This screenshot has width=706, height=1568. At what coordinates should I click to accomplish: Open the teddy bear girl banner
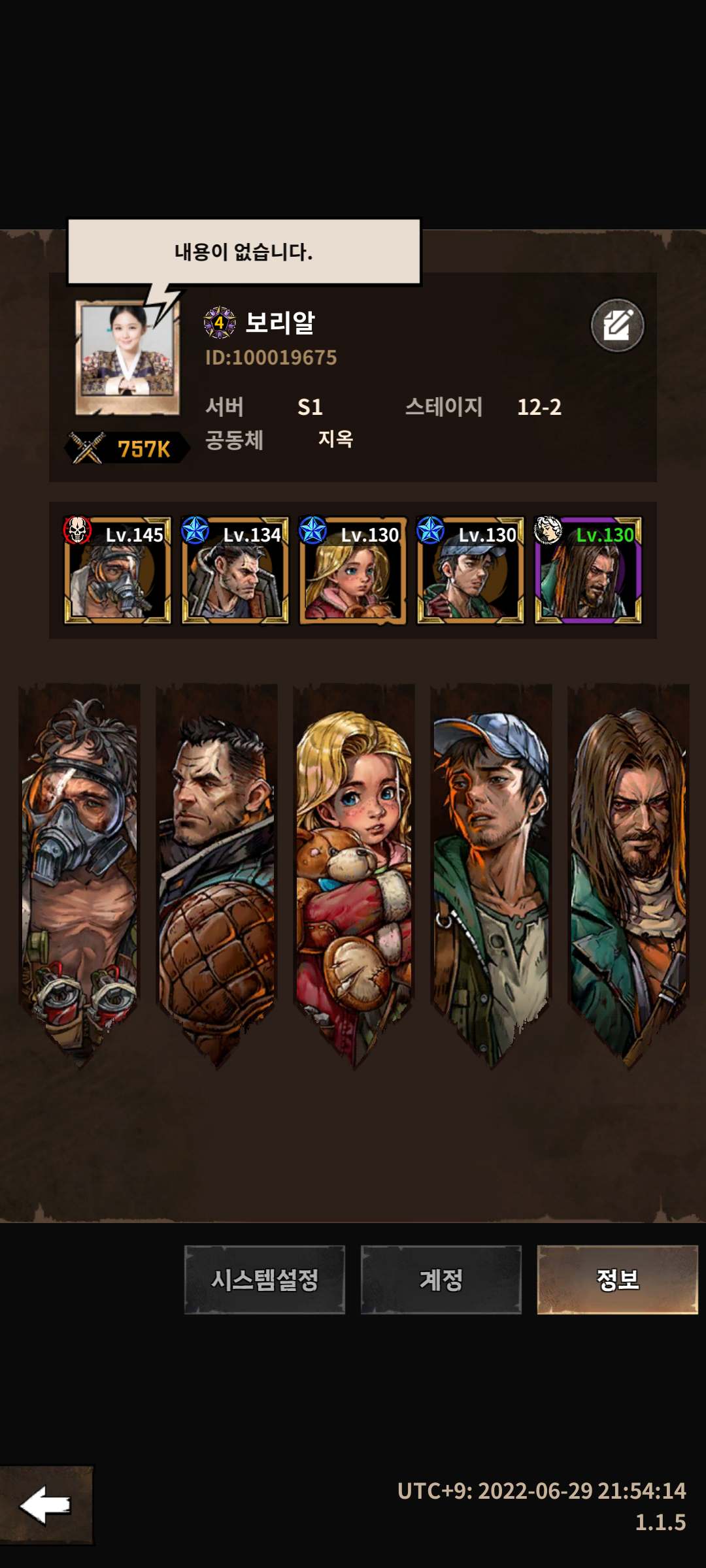354,869
